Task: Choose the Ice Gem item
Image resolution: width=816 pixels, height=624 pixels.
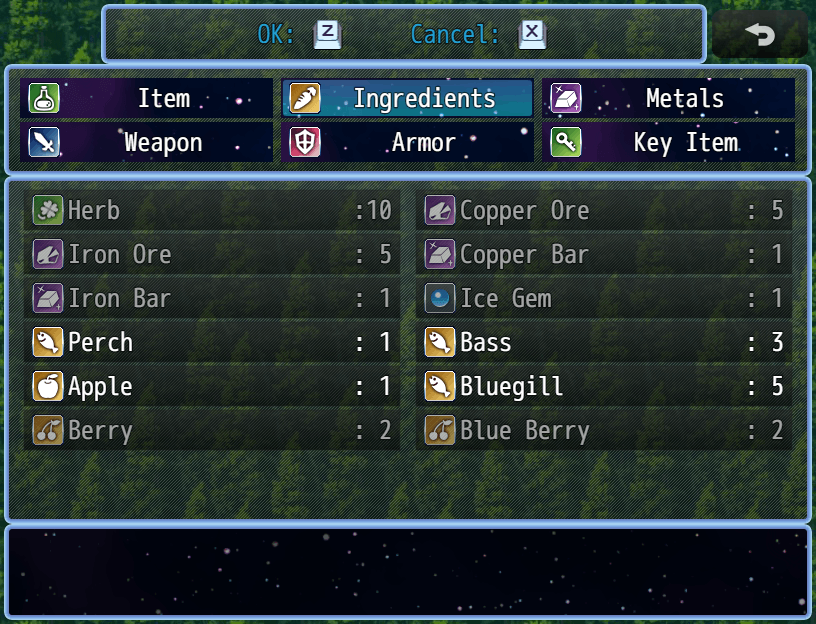Action: (x=604, y=298)
